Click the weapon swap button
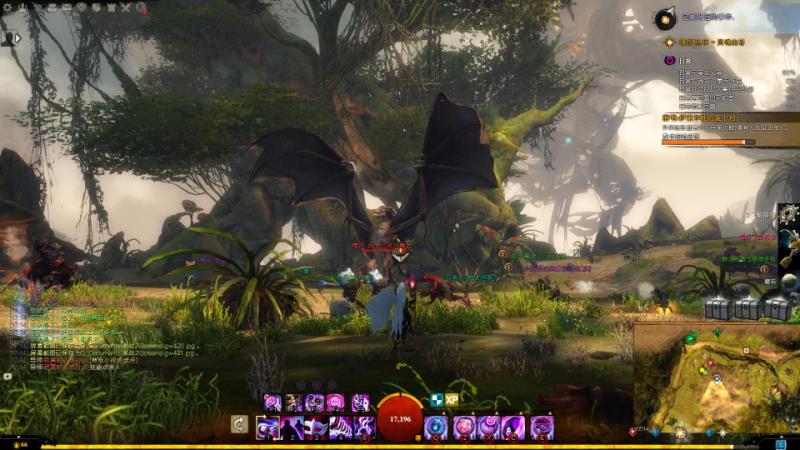Screen dimensions: 800x450 [x=239, y=424]
